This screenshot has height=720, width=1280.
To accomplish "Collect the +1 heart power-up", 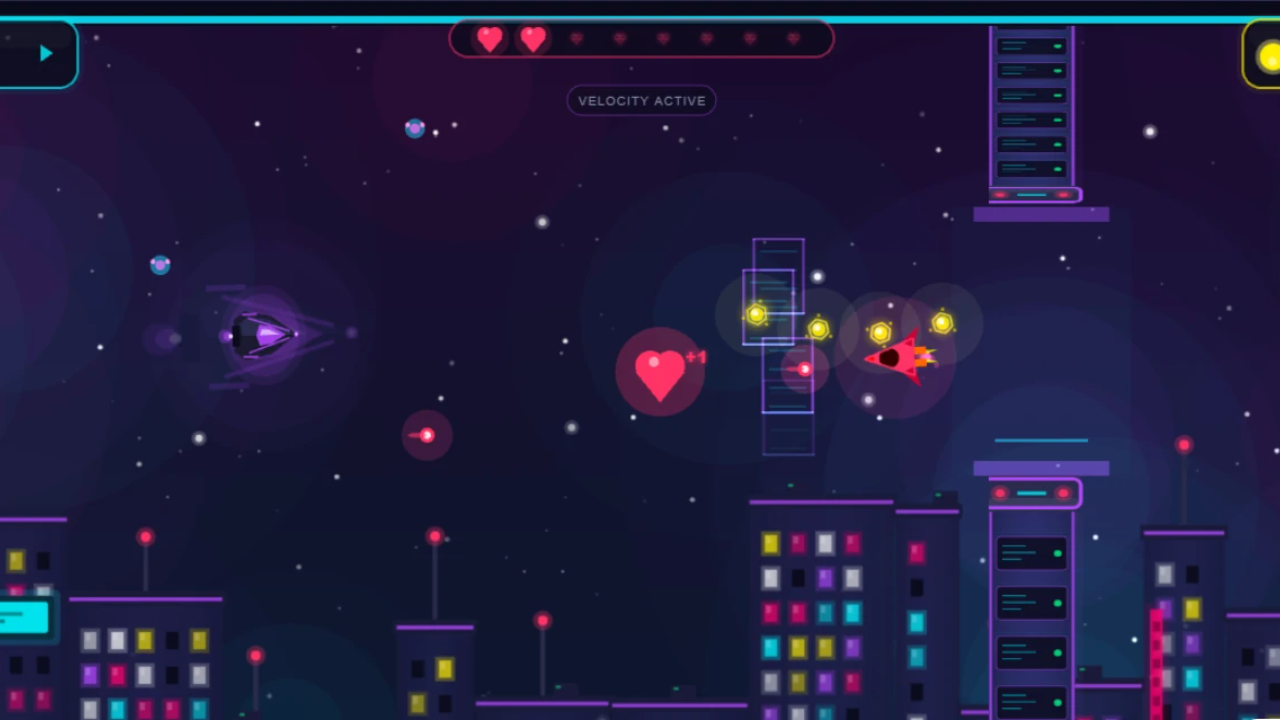I will [661, 373].
